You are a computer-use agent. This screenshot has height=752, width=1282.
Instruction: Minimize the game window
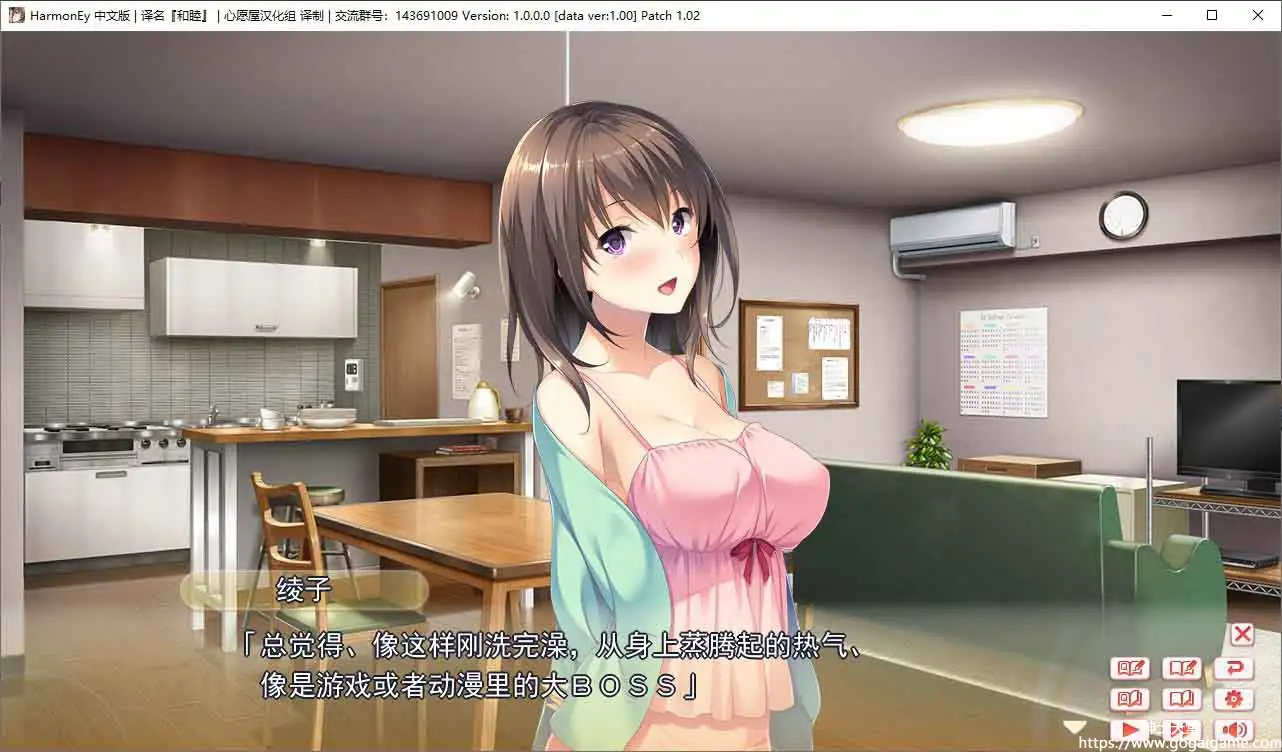(1166, 15)
